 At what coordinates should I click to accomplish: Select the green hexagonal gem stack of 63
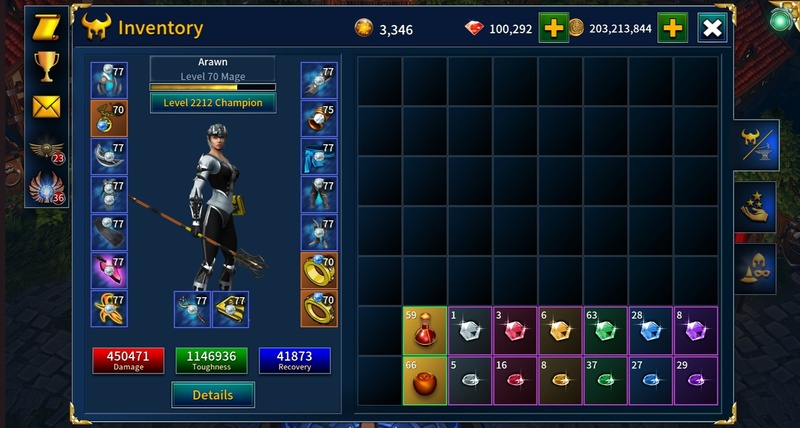click(605, 331)
